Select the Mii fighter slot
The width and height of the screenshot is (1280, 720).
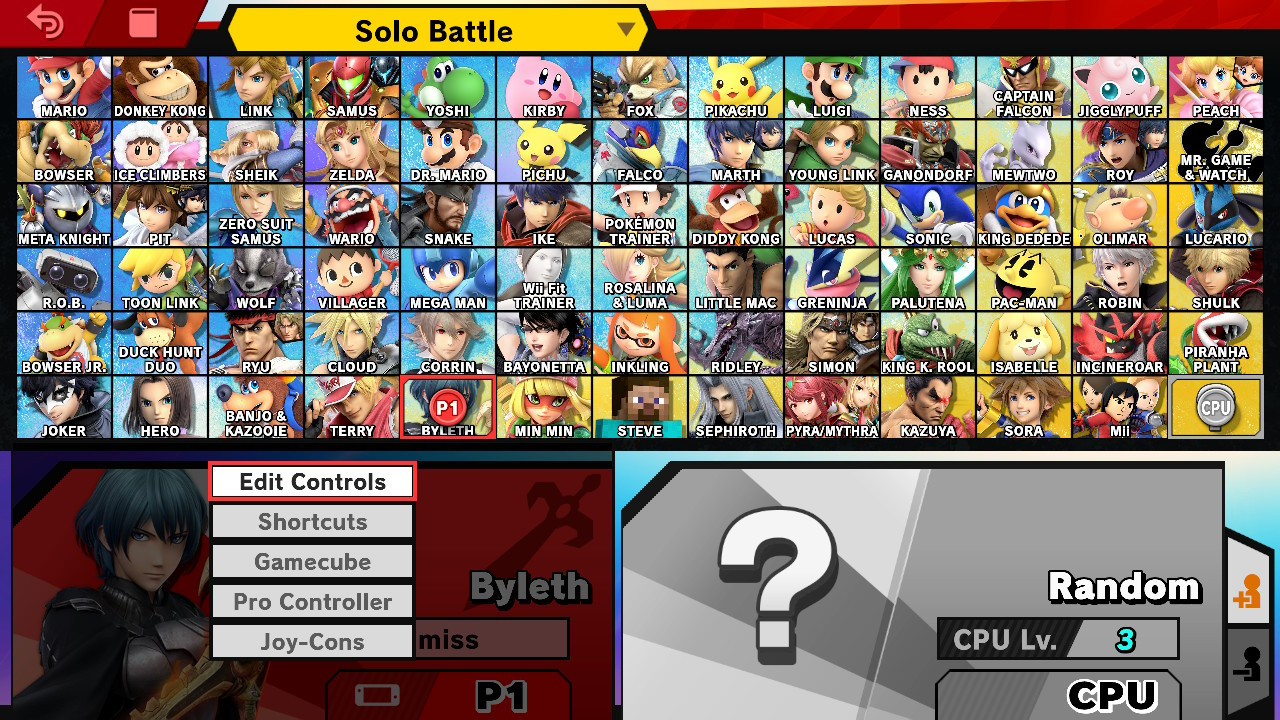(1119, 407)
